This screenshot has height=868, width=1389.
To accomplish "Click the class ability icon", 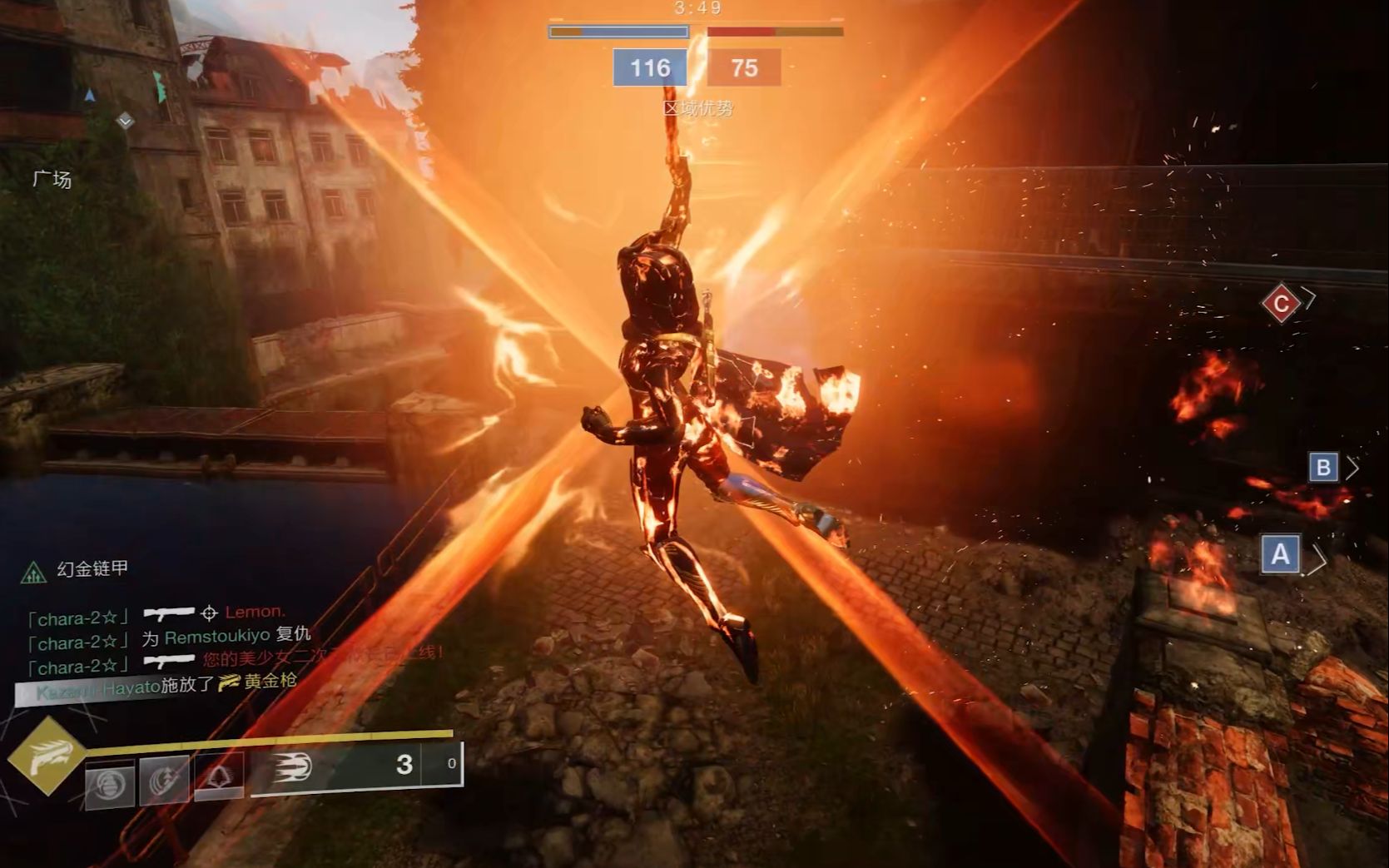I will 219,777.
